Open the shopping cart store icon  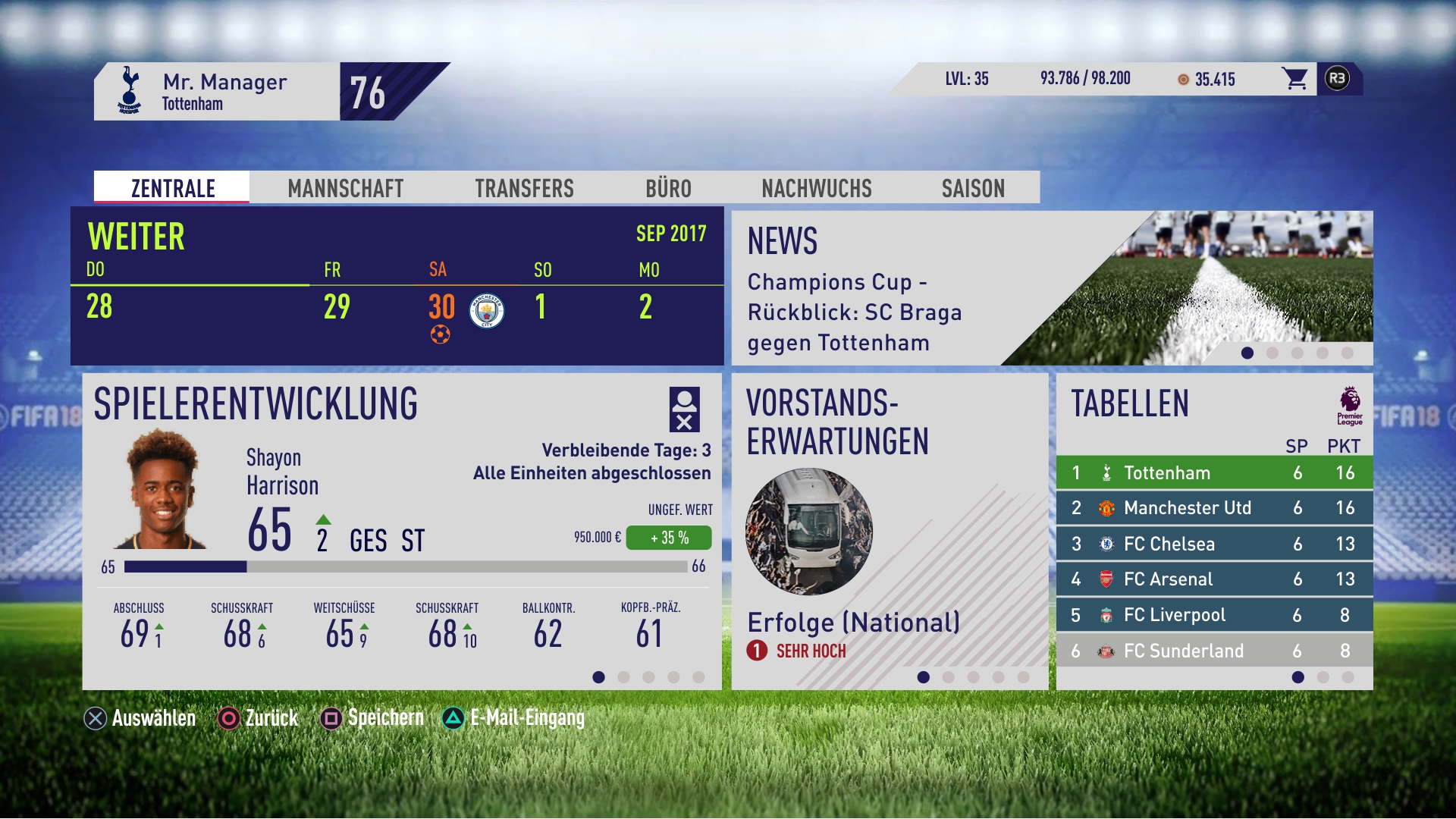1294,79
